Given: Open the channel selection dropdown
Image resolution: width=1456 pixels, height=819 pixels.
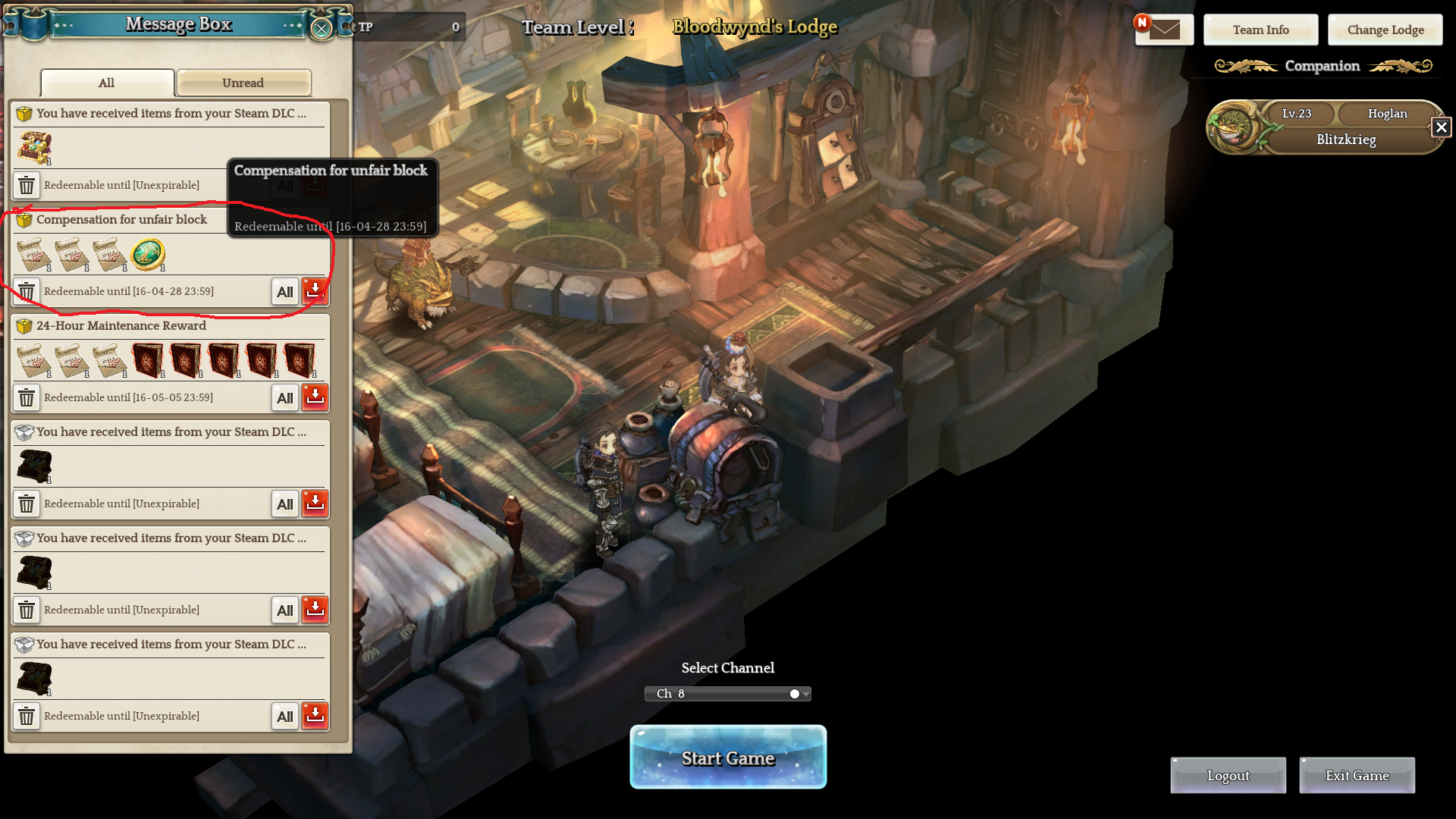Looking at the screenshot, I should pyautogui.click(x=727, y=693).
